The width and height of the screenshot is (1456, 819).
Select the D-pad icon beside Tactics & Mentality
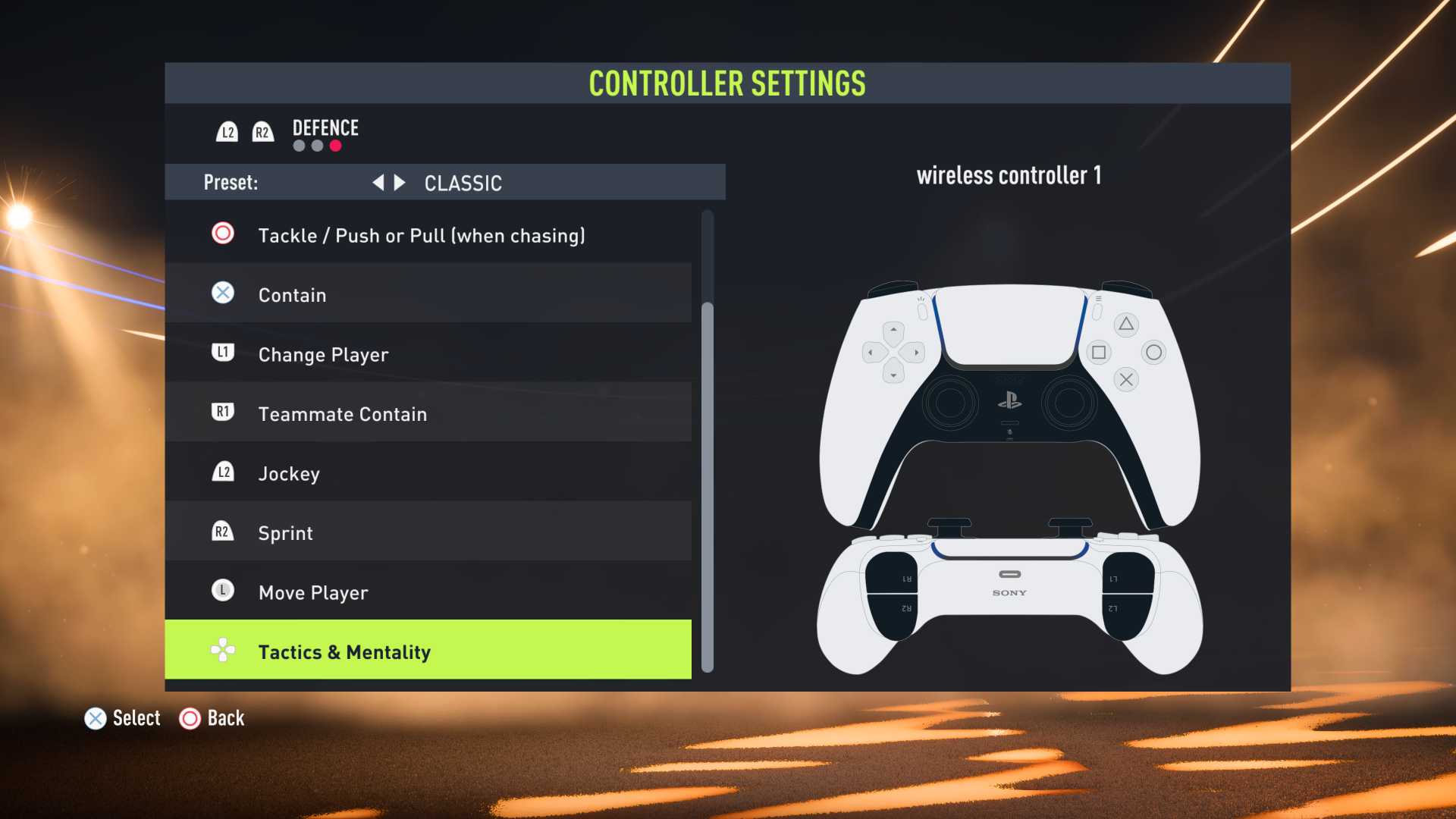[x=222, y=650]
